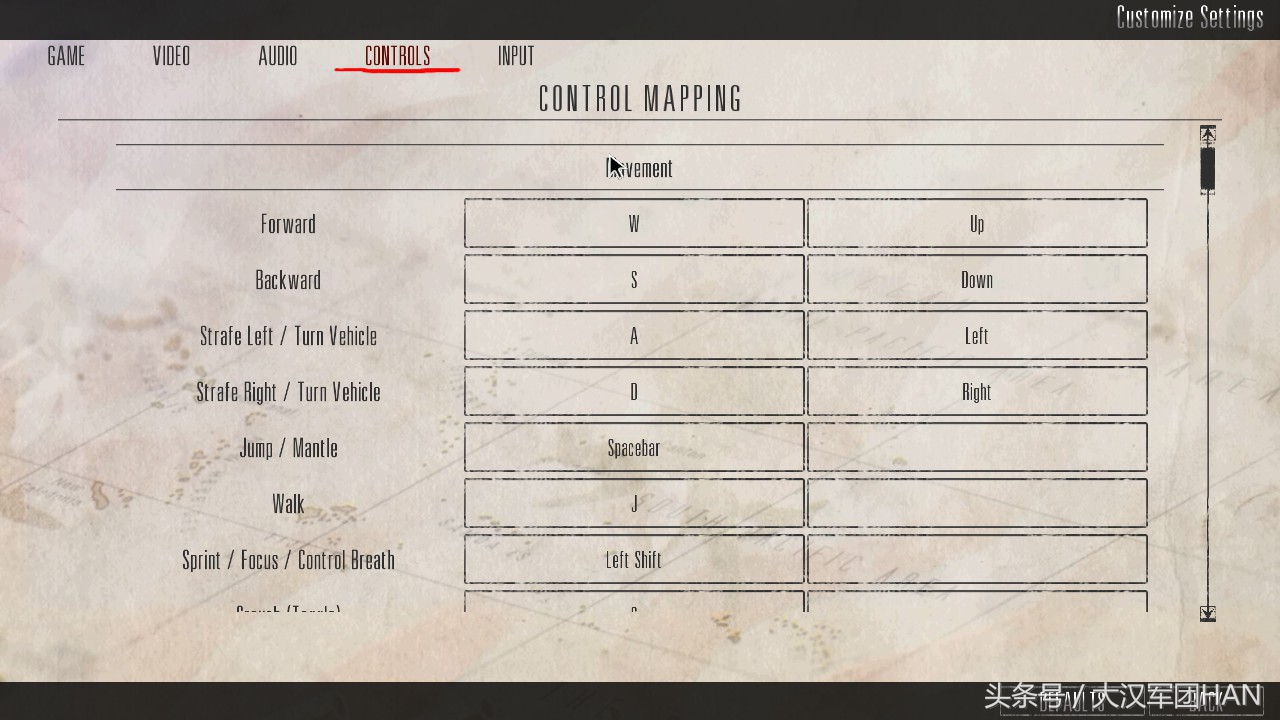This screenshot has width=1280, height=720.
Task: Click the scrollbar up arrow
Action: [x=1208, y=134]
